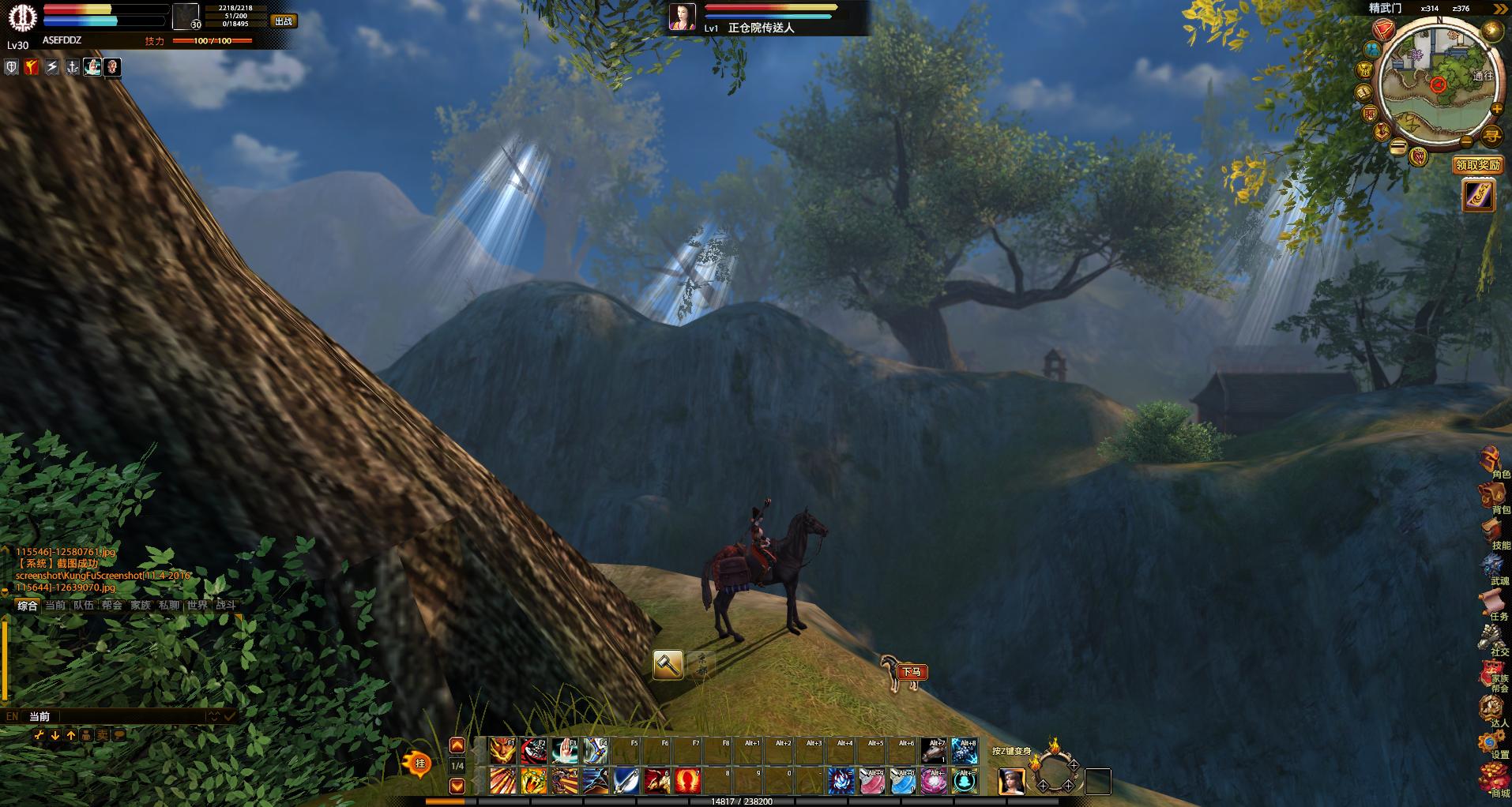This screenshot has width=1512, height=807.
Task: Open the 背包 backpack inventory
Action: [x=1492, y=497]
